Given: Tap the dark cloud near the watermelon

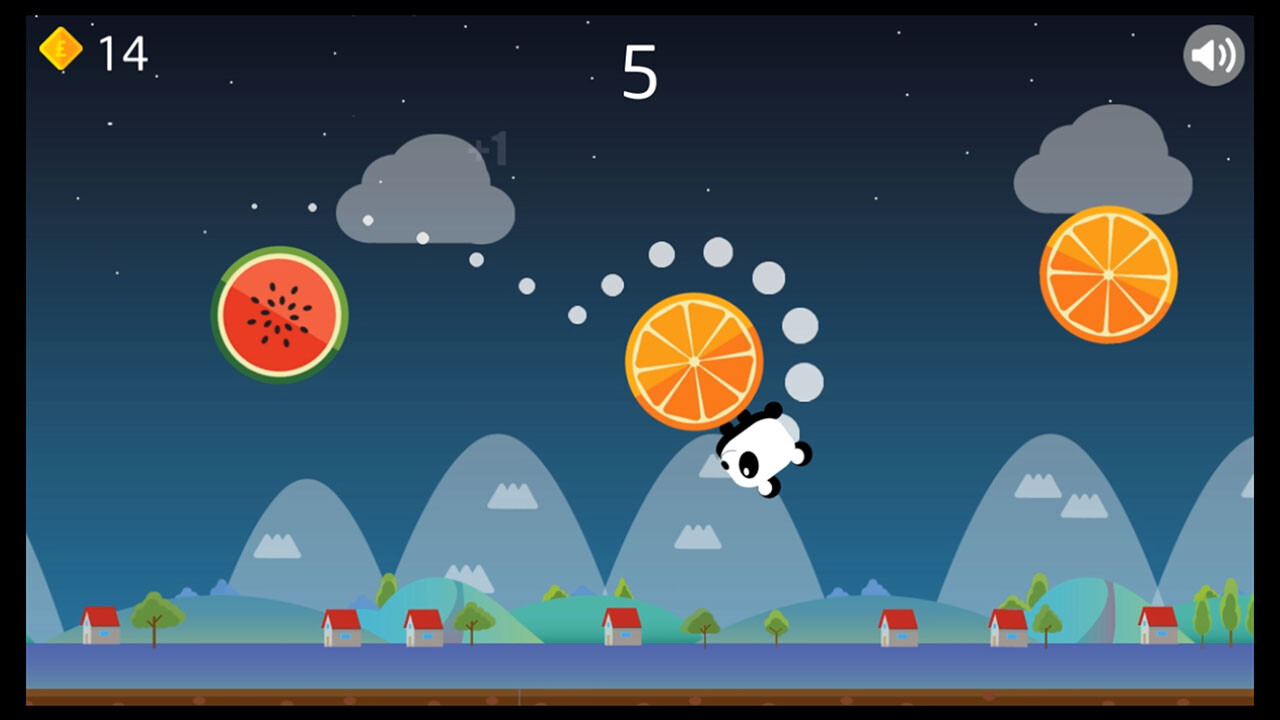Looking at the screenshot, I should tap(428, 195).
